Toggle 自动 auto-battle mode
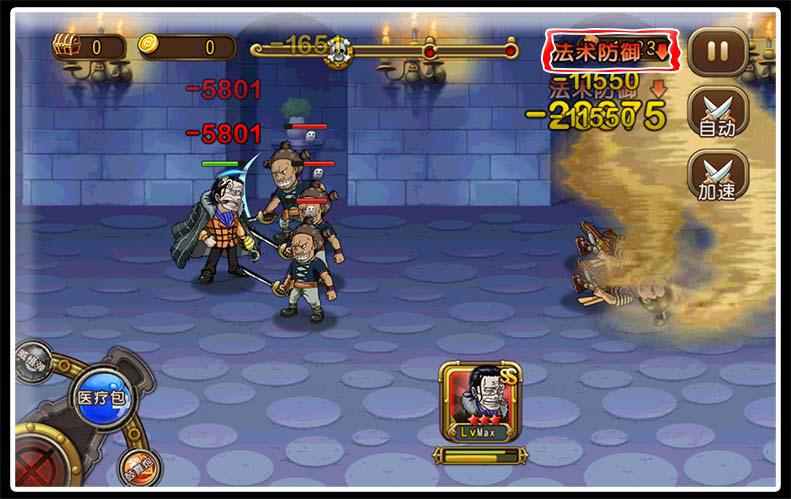The width and height of the screenshot is (791, 499). (717, 111)
